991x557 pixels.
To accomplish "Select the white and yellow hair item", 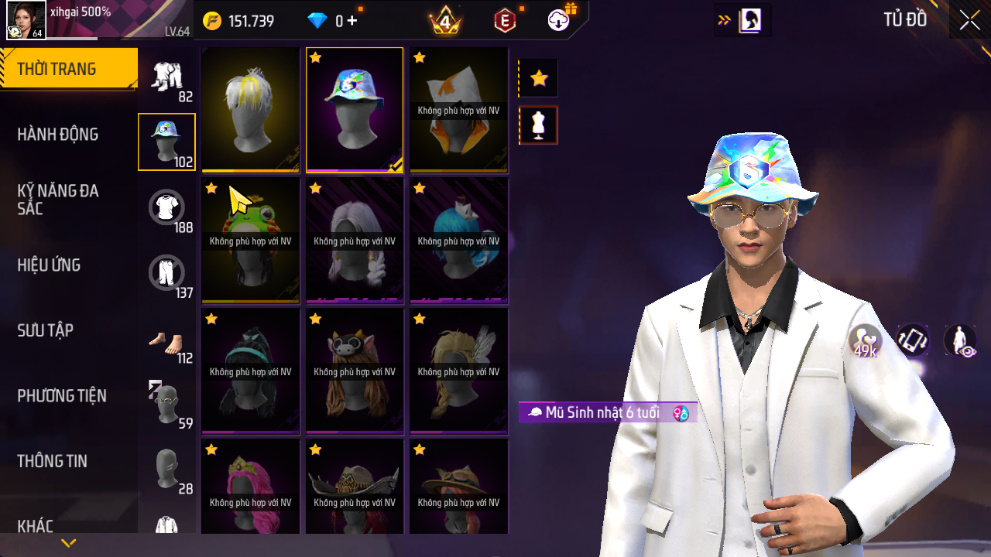I will (x=251, y=110).
